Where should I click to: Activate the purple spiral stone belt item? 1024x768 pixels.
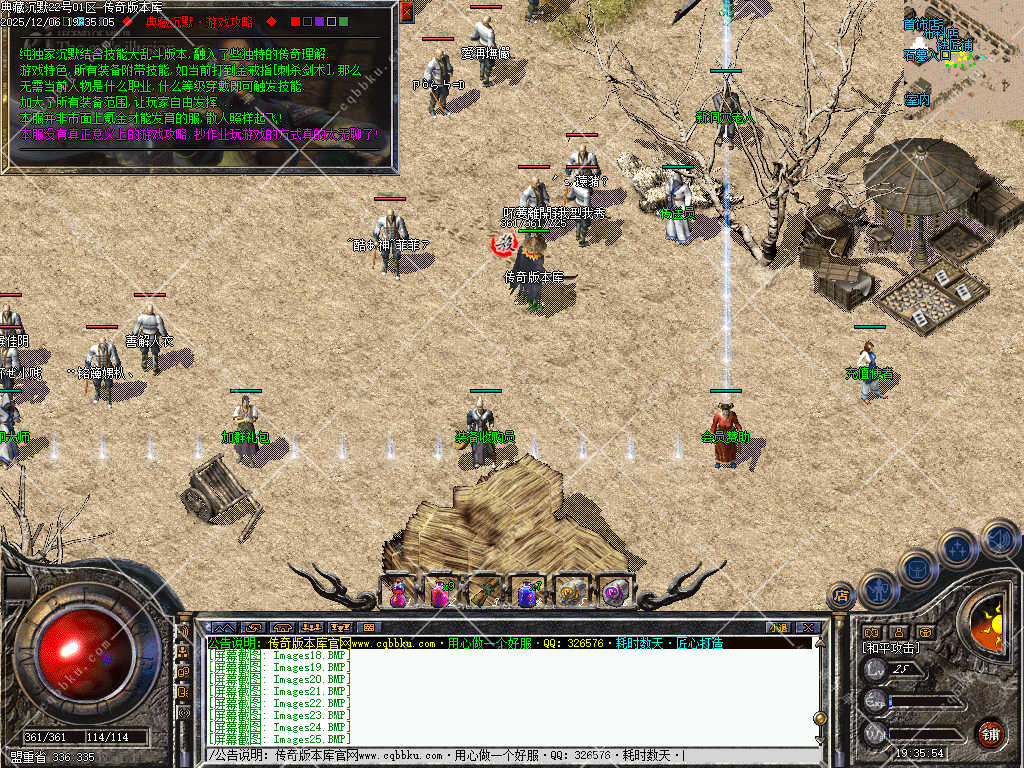click(614, 593)
